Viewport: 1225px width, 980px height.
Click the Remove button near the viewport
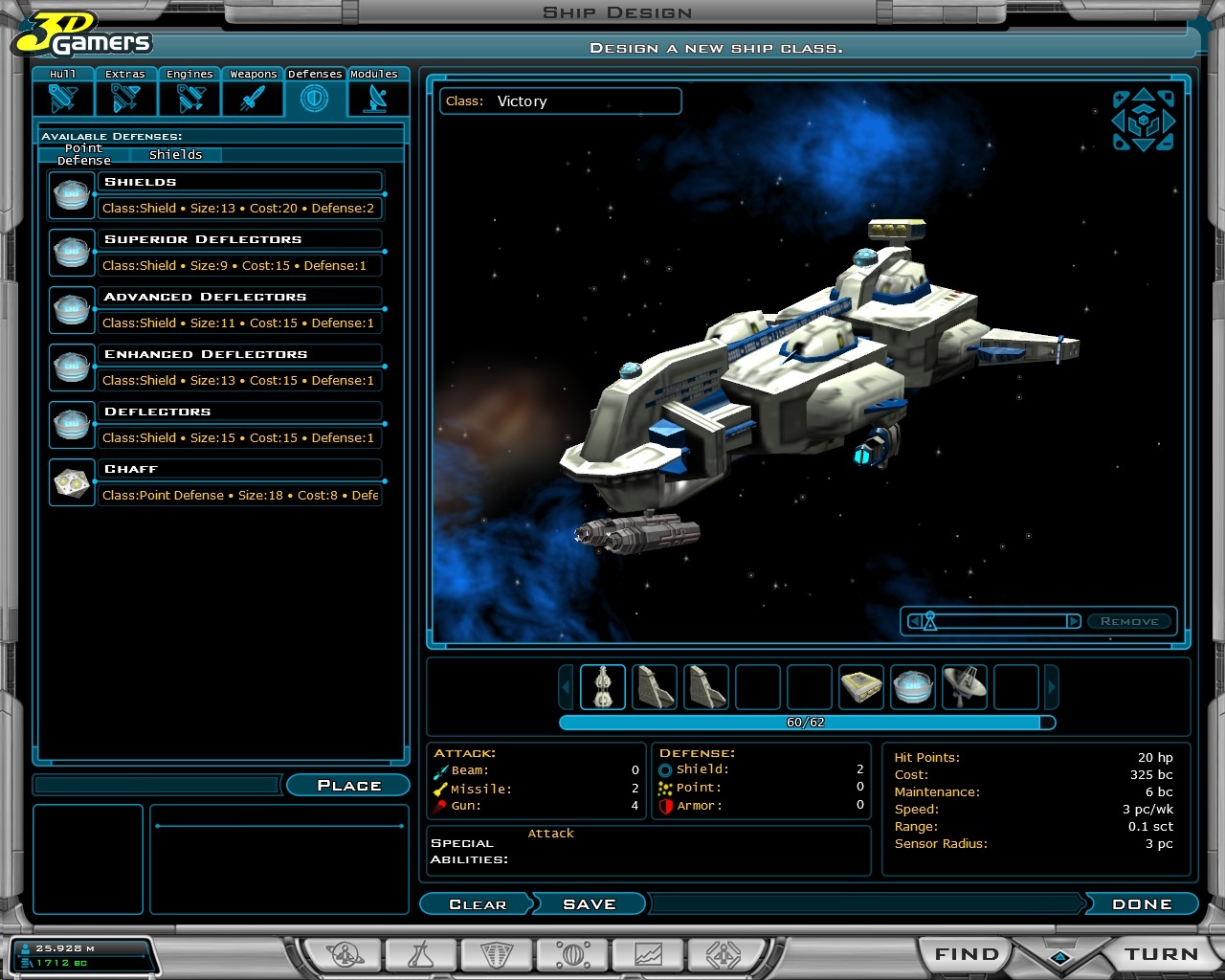(1129, 620)
